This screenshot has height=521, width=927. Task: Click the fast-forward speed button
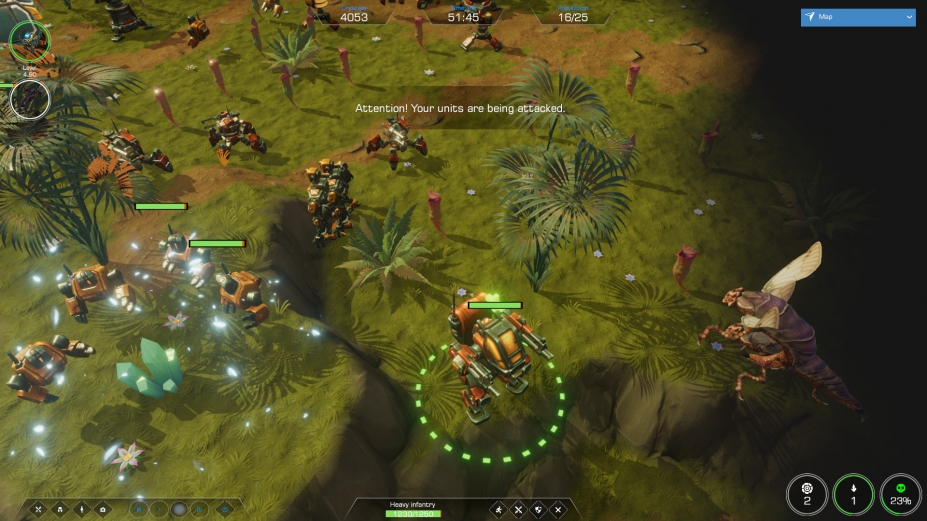pos(201,509)
